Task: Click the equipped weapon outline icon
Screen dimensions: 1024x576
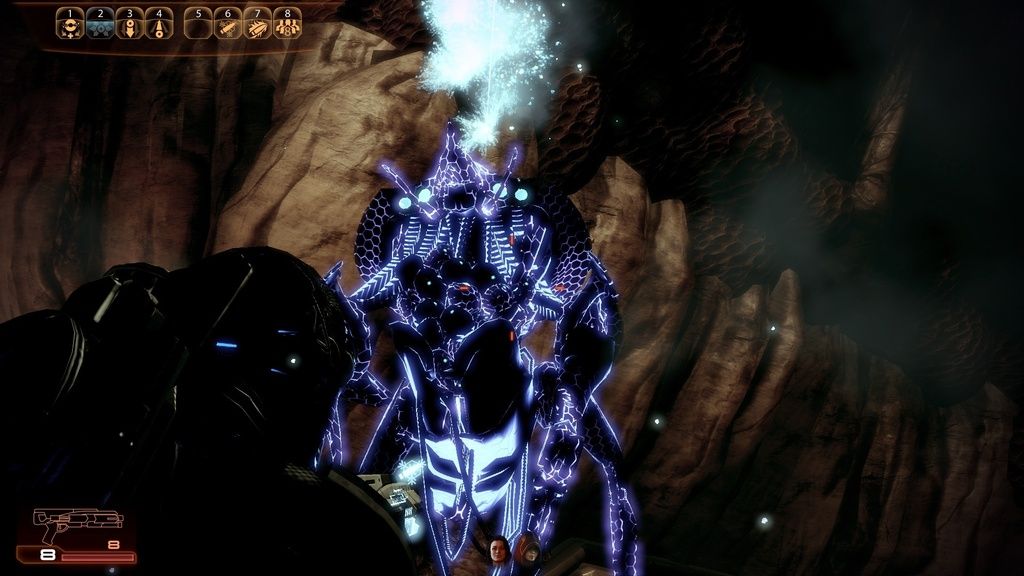Action: 78,521
